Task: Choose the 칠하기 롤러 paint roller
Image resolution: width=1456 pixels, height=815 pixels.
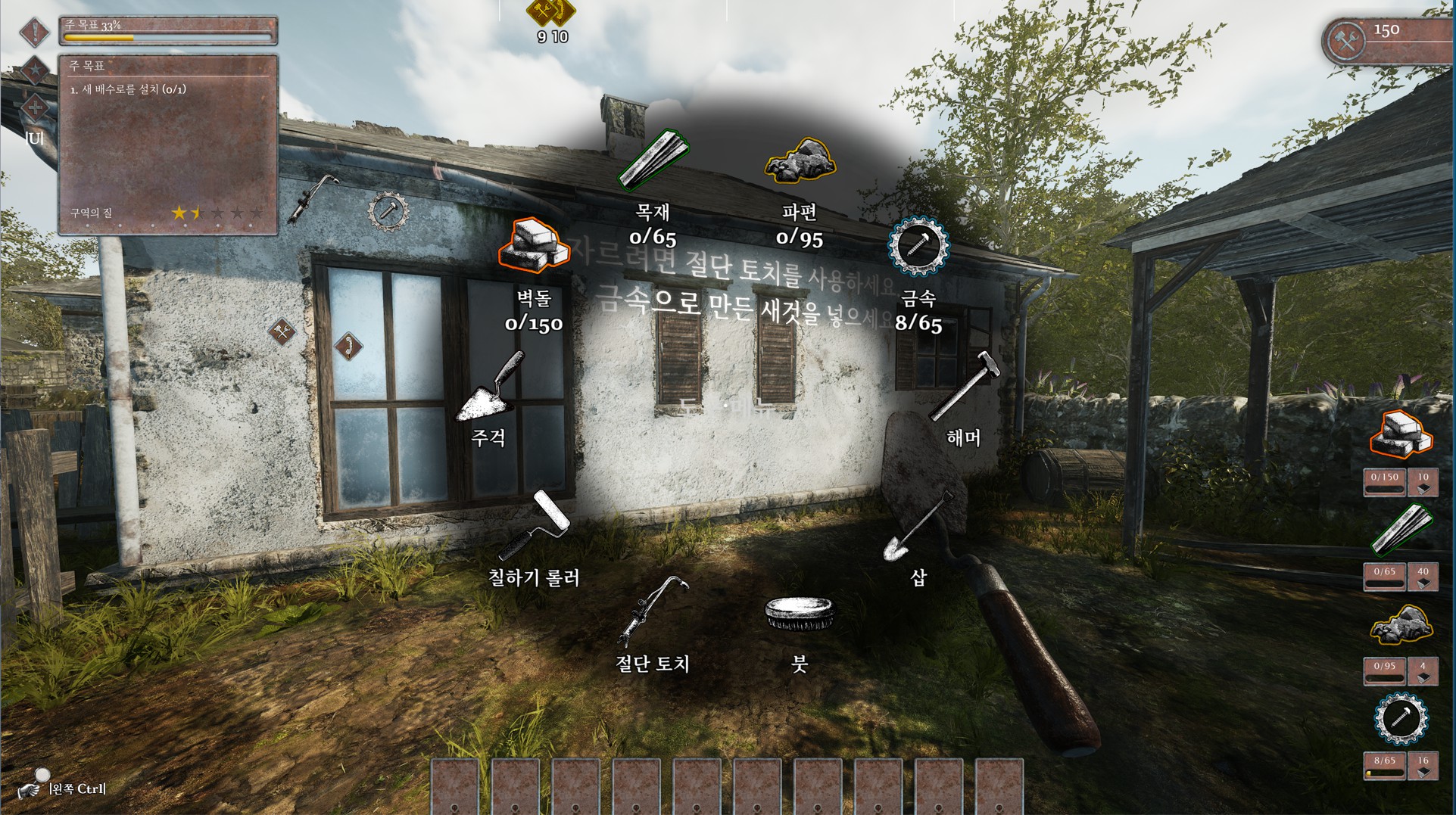Action: [535, 524]
